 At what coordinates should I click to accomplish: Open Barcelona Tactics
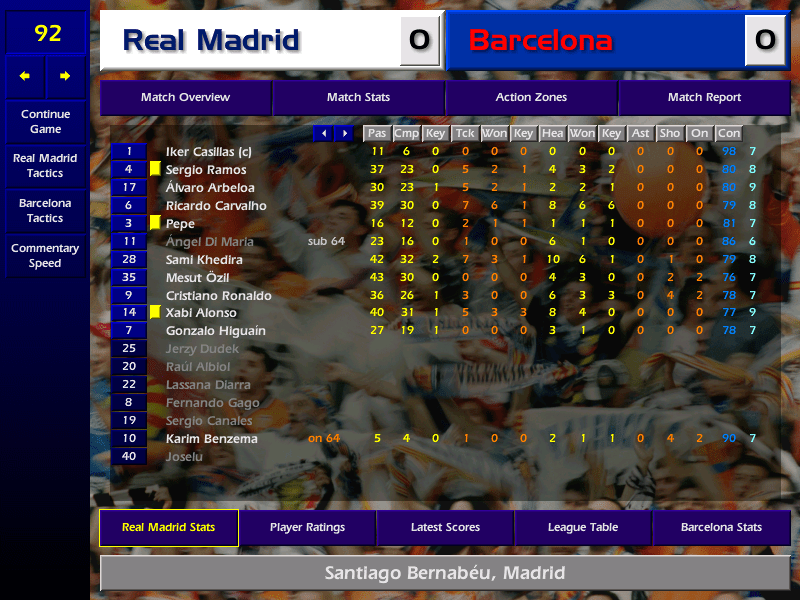tap(45, 210)
